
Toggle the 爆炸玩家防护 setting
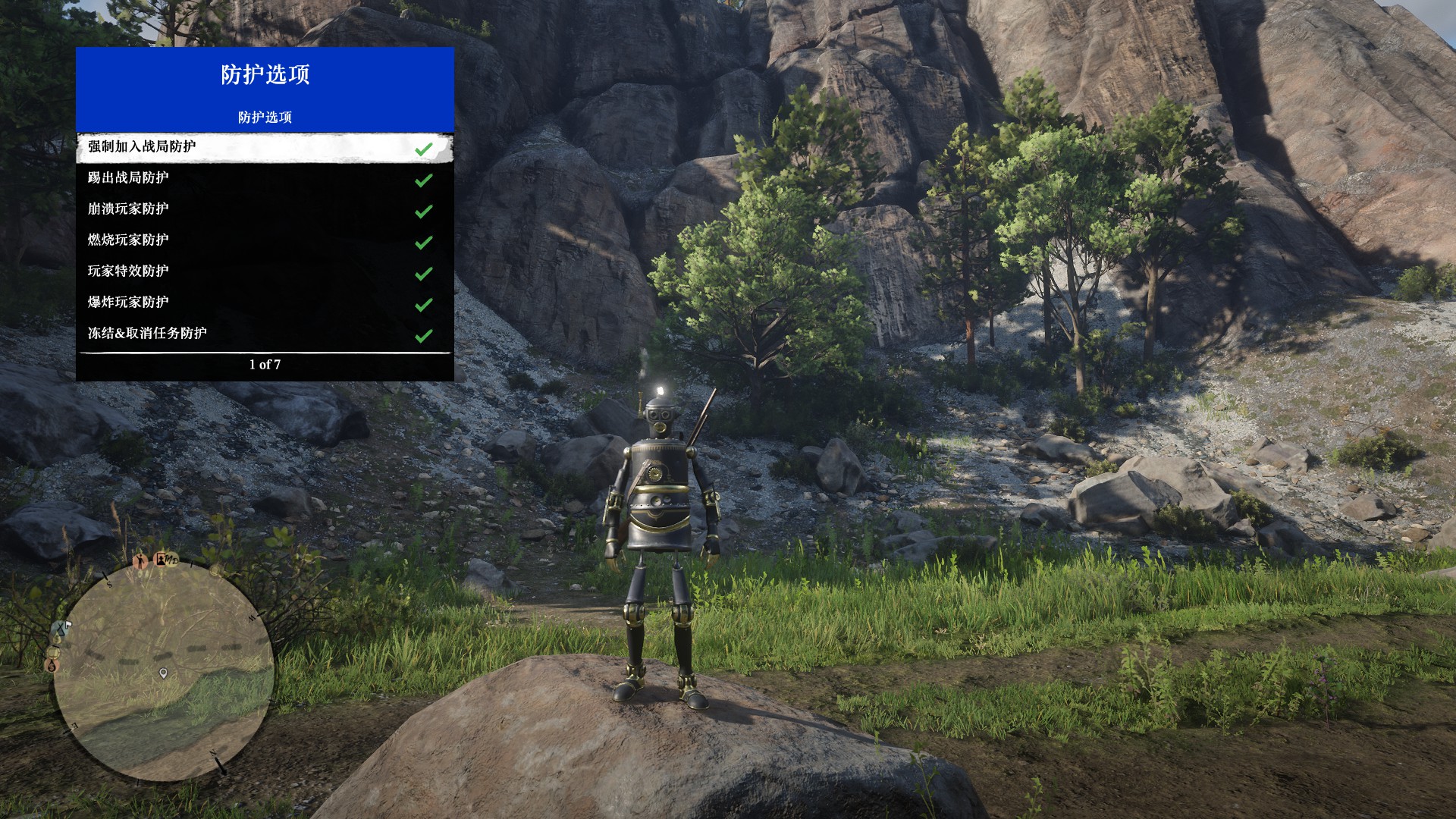[264, 303]
